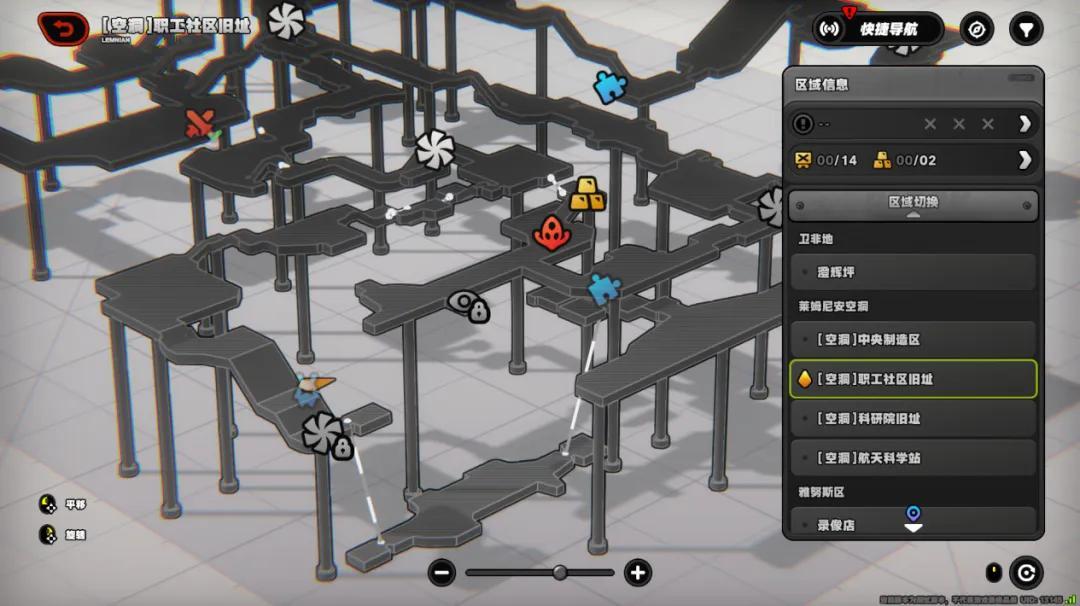The image size is (1080, 606).
Task: Open the map marker filter
Action: click(1025, 29)
